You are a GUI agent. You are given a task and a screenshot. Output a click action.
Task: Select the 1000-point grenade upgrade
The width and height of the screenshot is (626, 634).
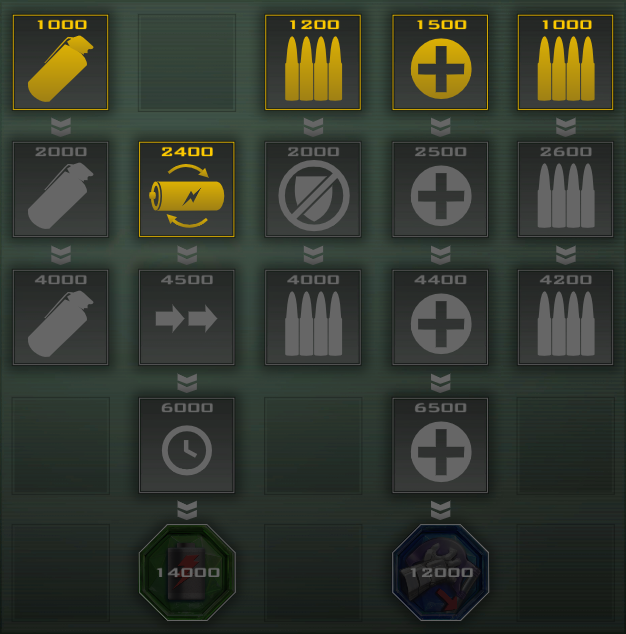click(60, 62)
